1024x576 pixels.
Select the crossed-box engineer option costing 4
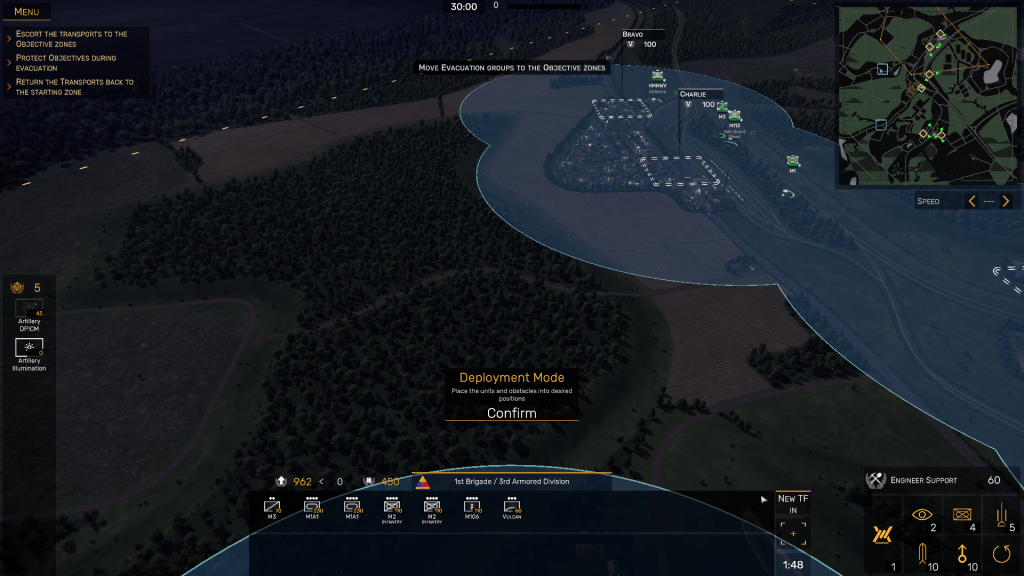(x=961, y=514)
